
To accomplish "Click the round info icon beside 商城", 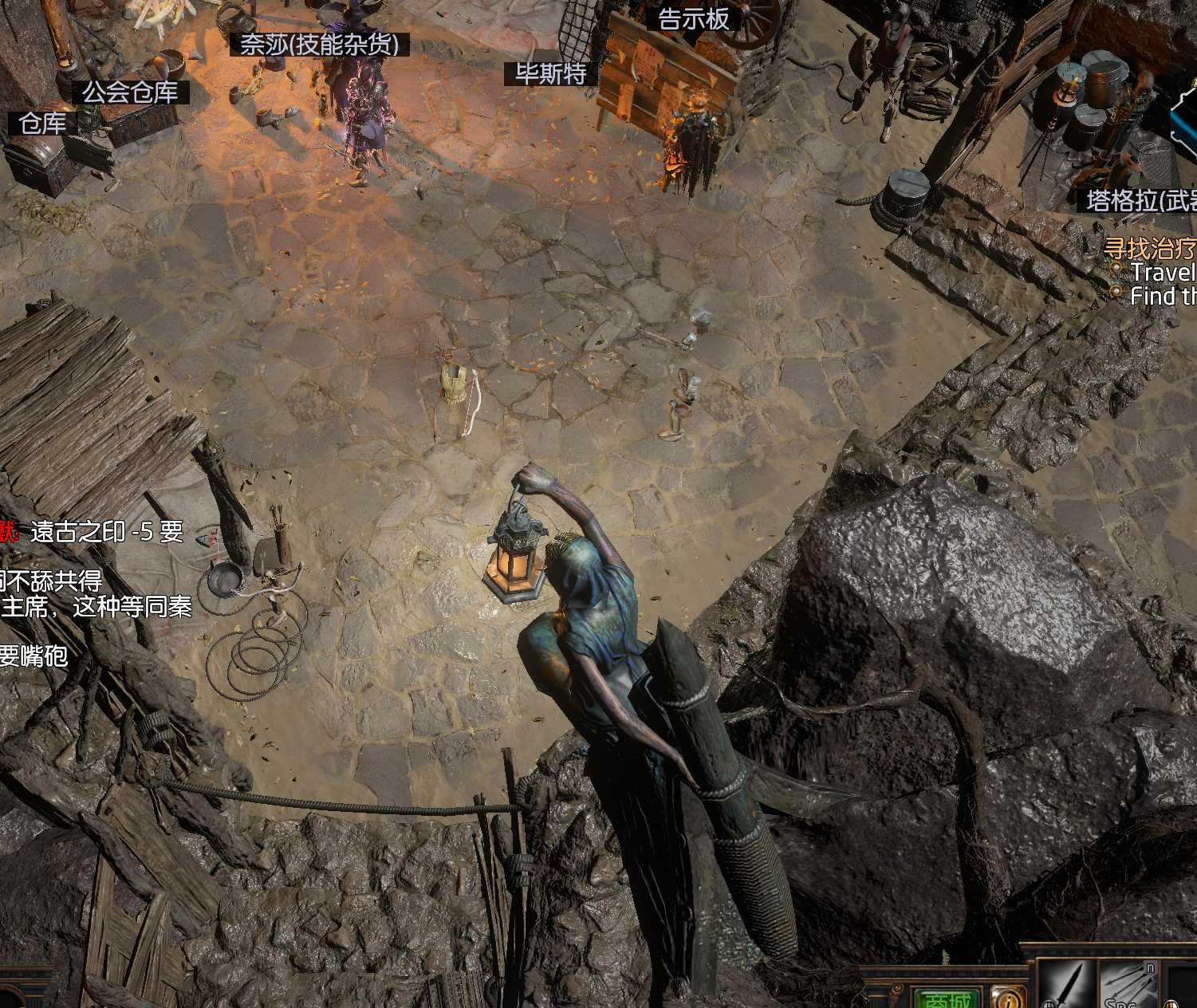I will (1008, 998).
